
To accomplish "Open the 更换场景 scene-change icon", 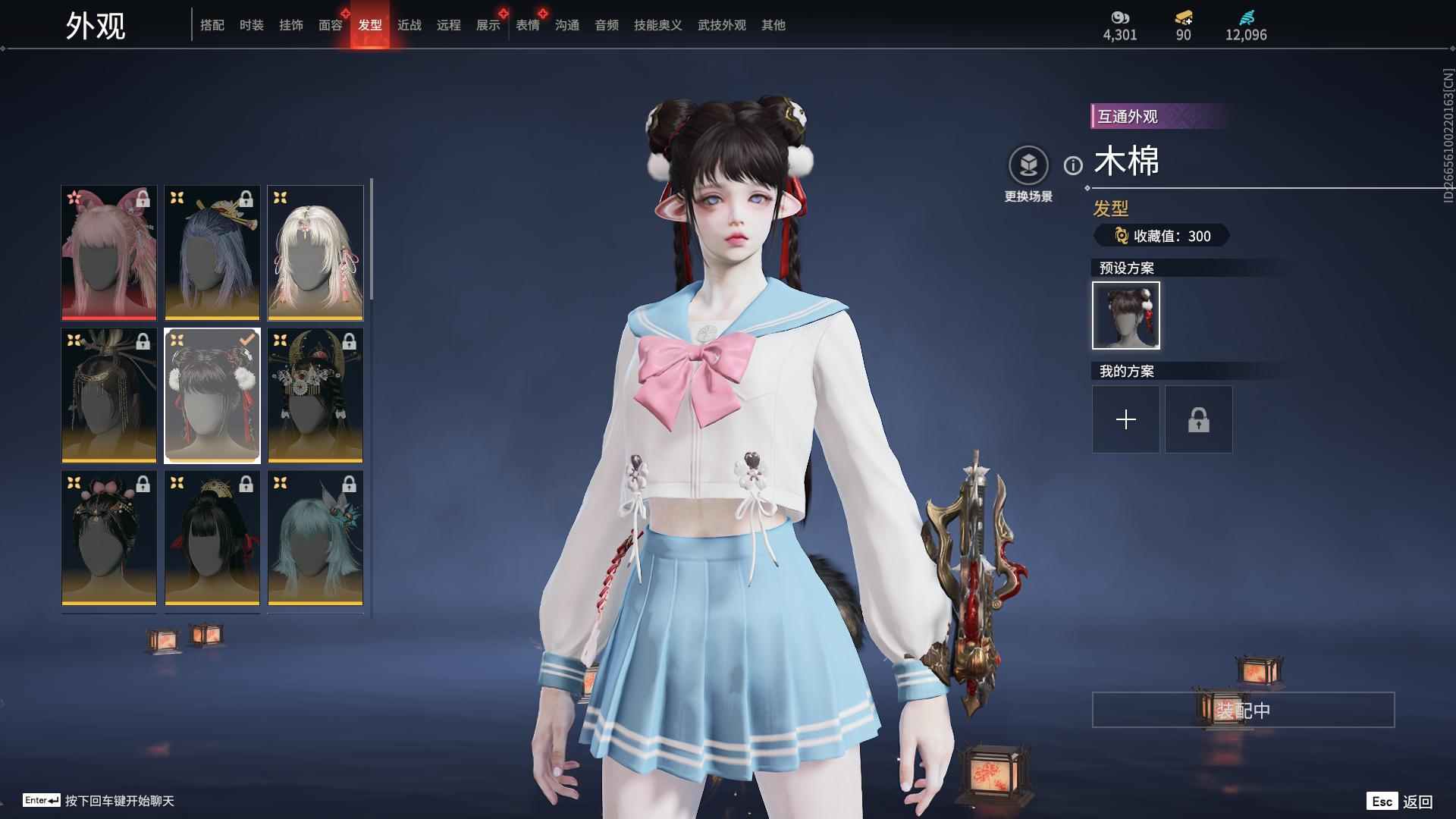I will point(1028,163).
